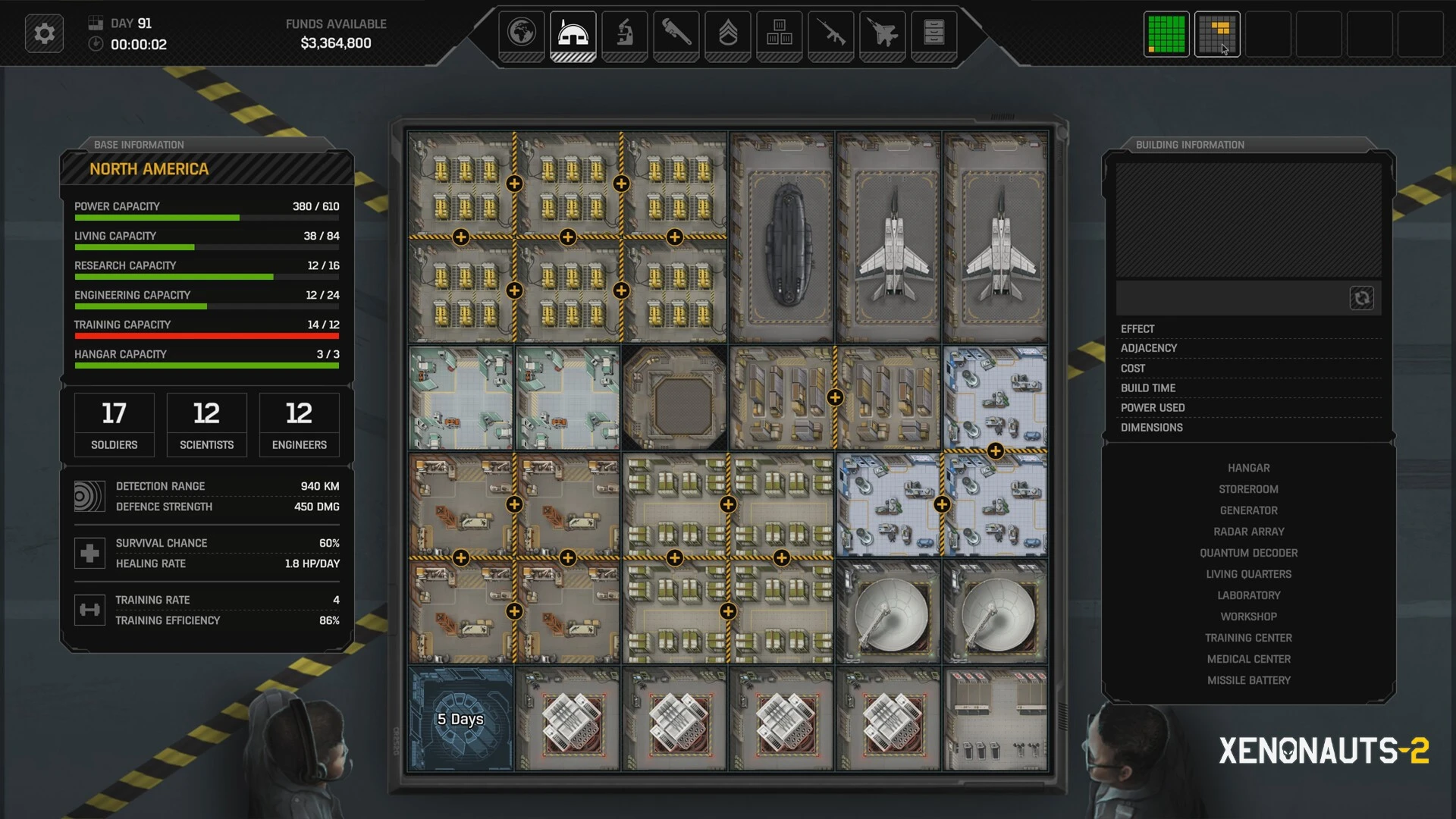1456x819 pixels.
Task: Open the archive filing cabinet screen
Action: (x=934, y=33)
